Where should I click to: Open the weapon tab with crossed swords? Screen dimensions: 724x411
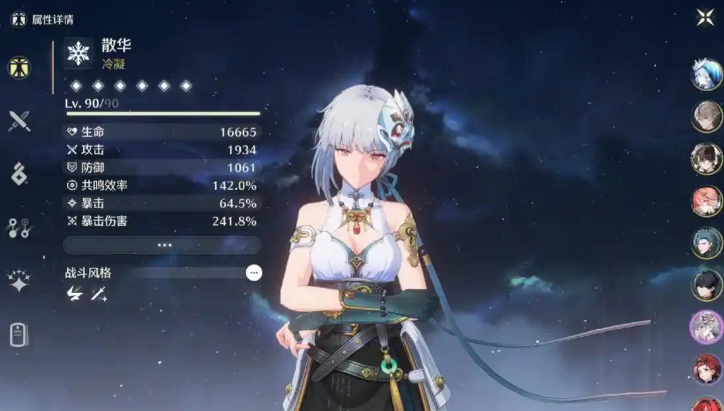click(19, 121)
